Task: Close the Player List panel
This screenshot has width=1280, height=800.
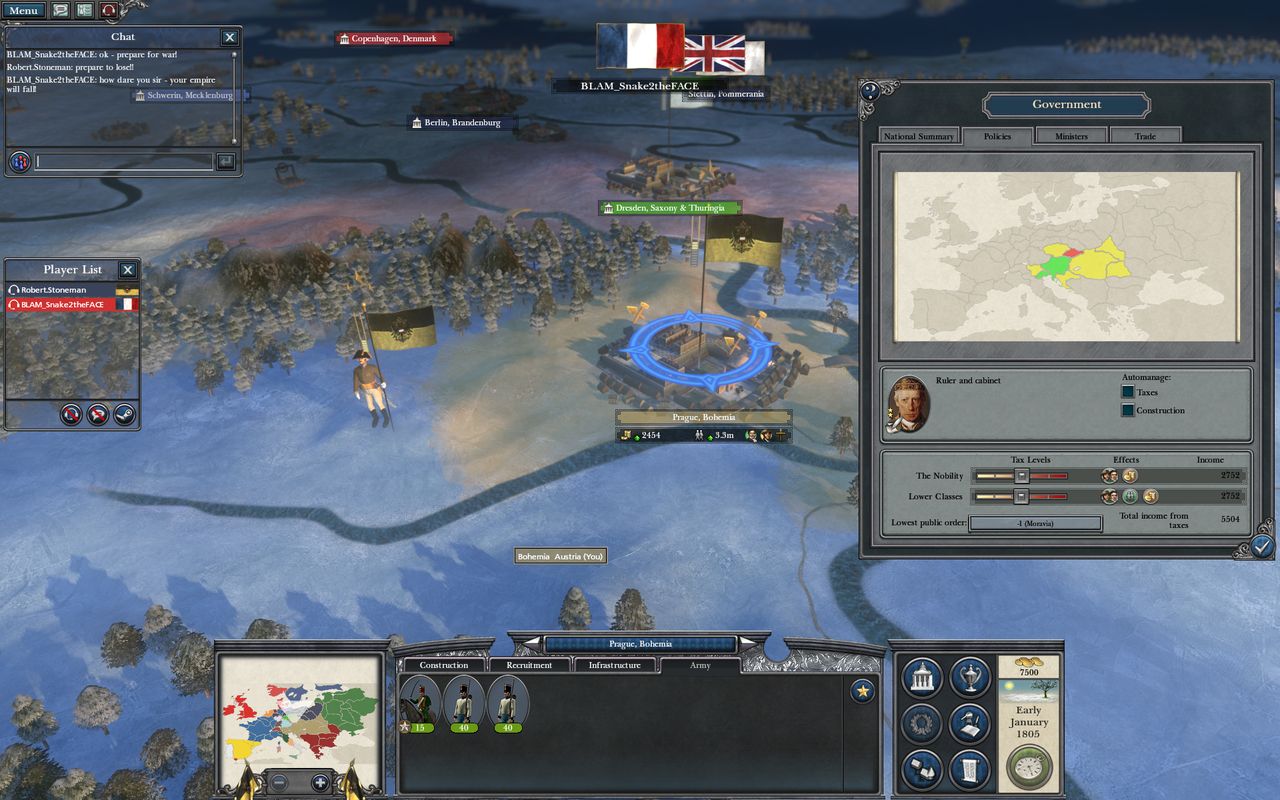Action: [127, 270]
